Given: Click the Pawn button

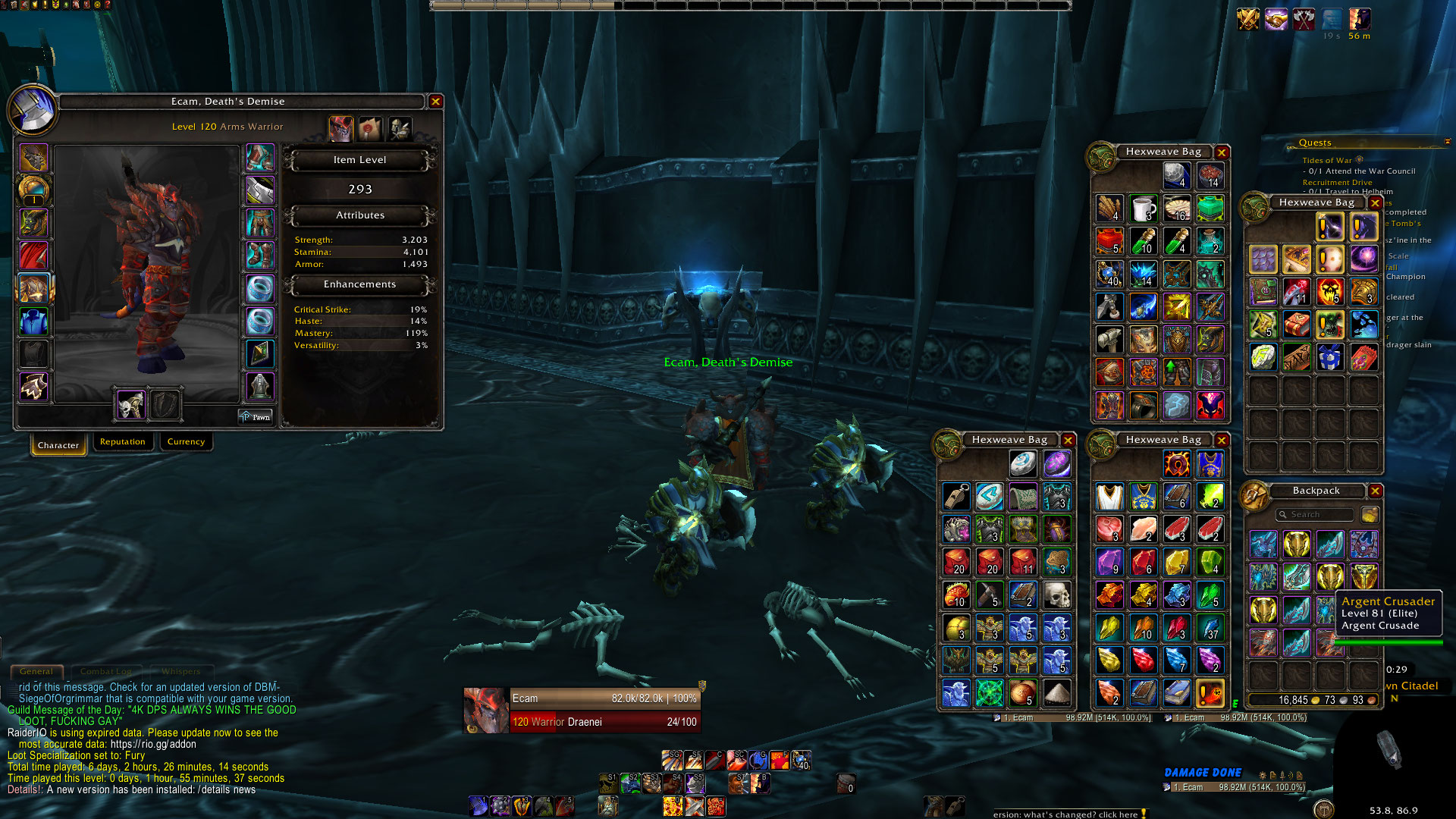Looking at the screenshot, I should pos(256,417).
